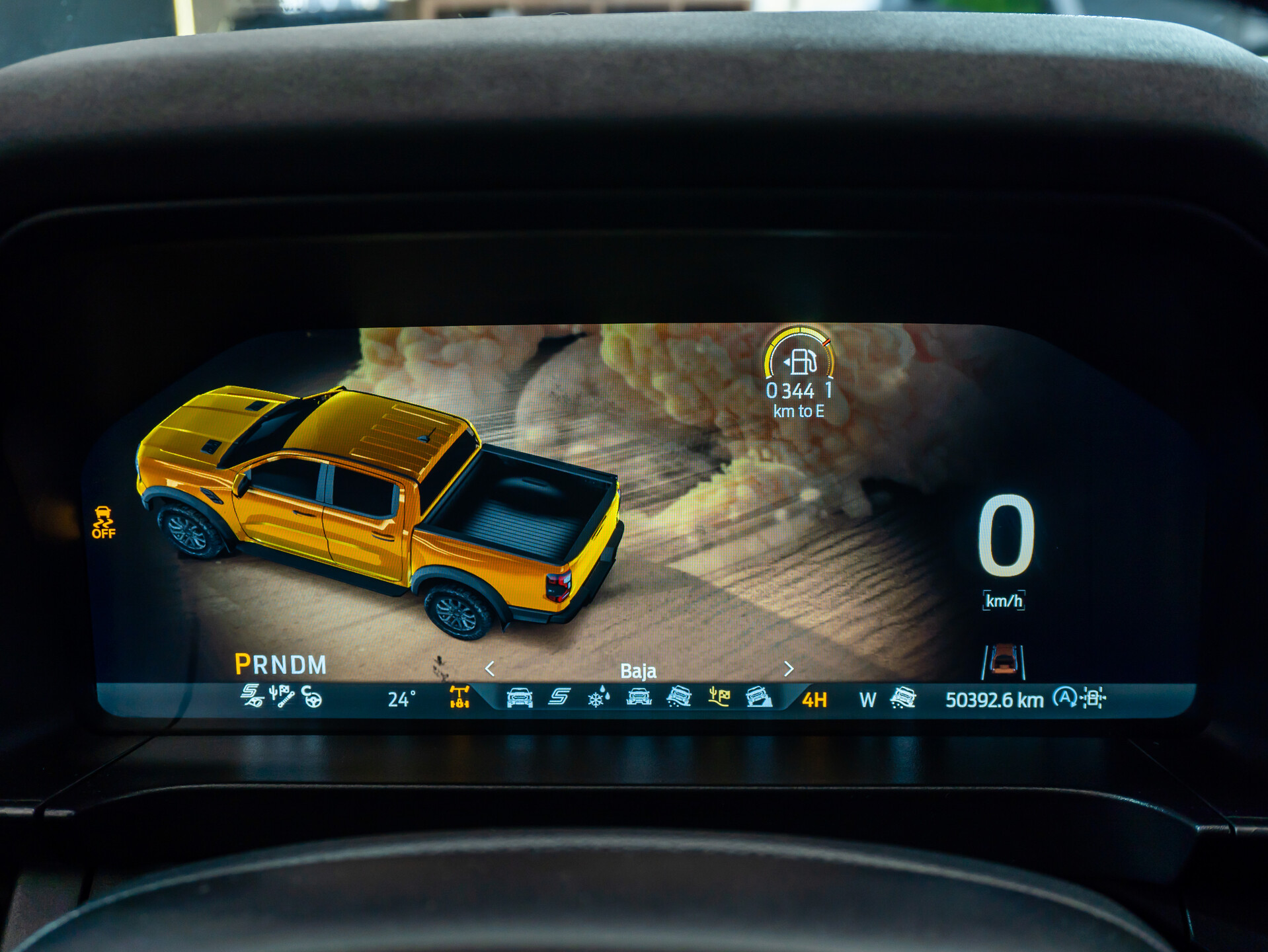Select the Slippery snowflake-and-droplet mode icon
This screenshot has height=952, width=1268.
pyautogui.click(x=599, y=697)
